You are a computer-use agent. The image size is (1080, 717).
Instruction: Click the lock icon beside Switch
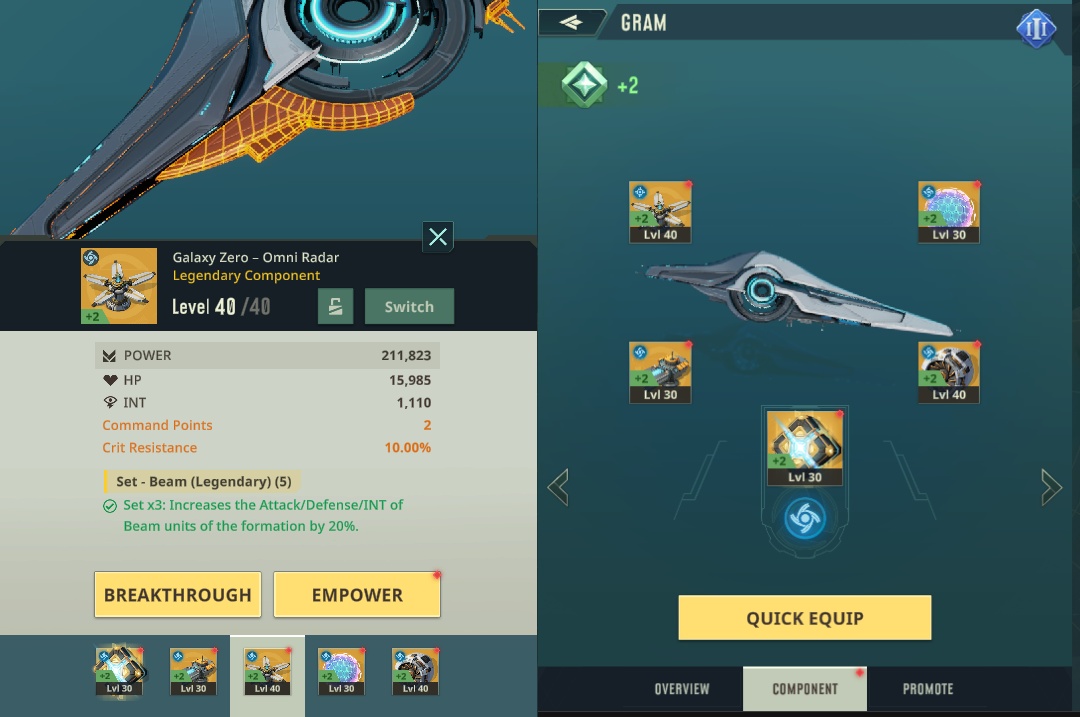(336, 307)
